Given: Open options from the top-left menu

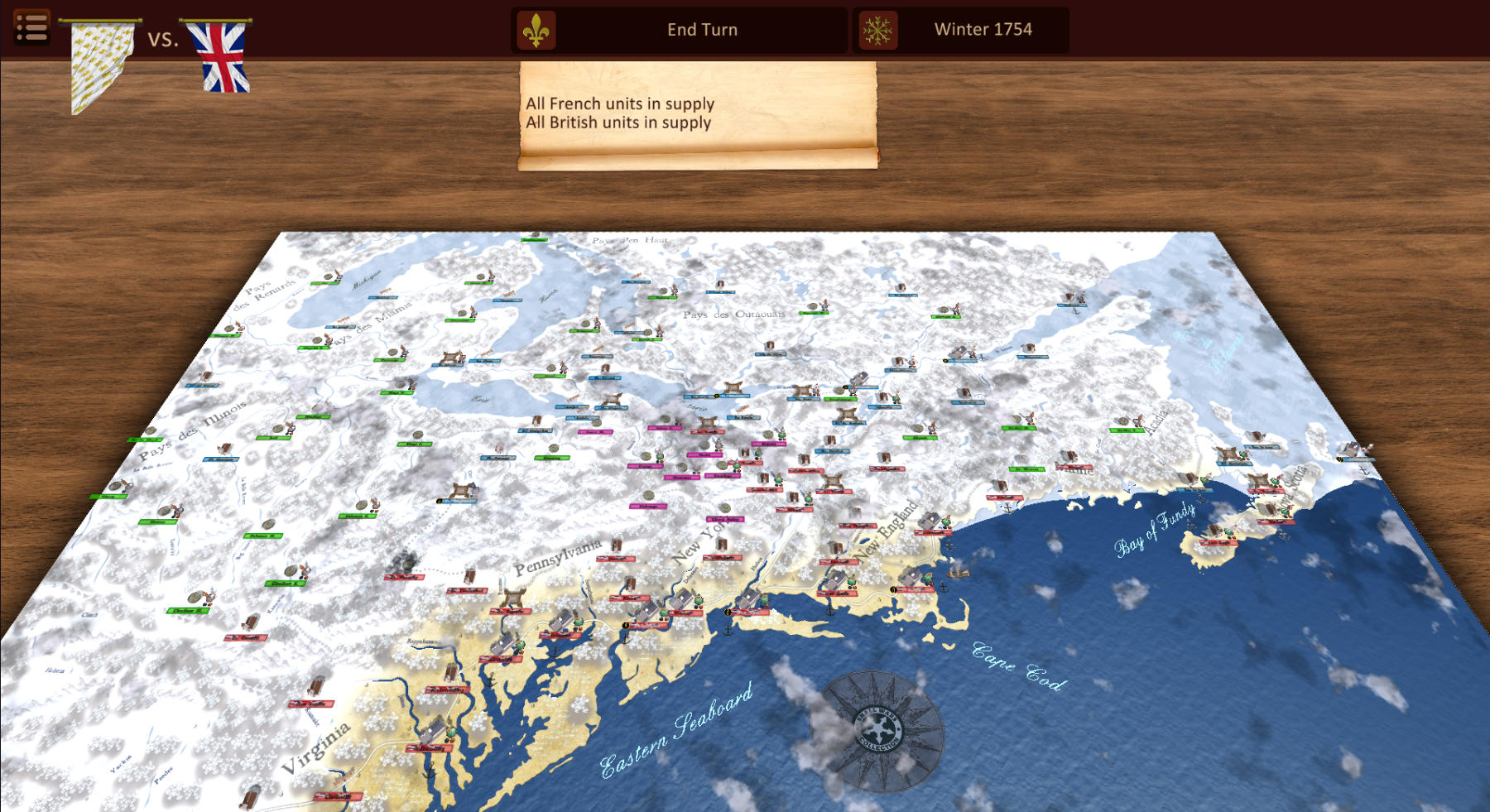Looking at the screenshot, I should 31,27.
